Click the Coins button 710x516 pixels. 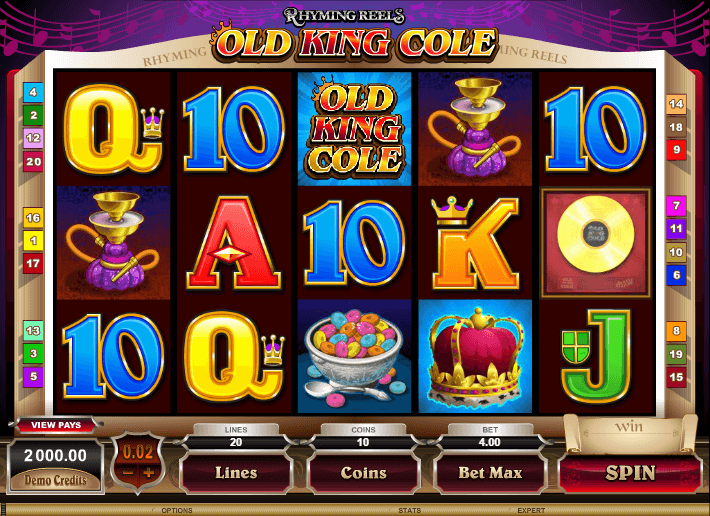364,473
